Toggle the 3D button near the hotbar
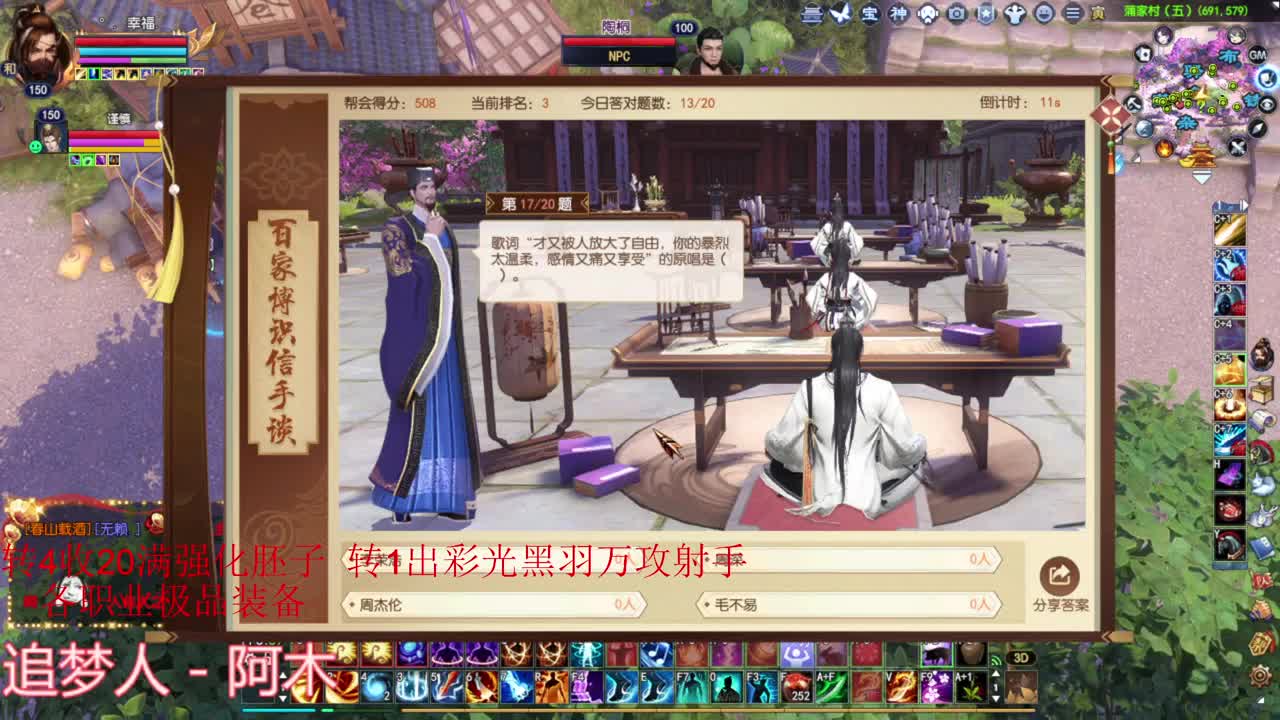 (1021, 658)
